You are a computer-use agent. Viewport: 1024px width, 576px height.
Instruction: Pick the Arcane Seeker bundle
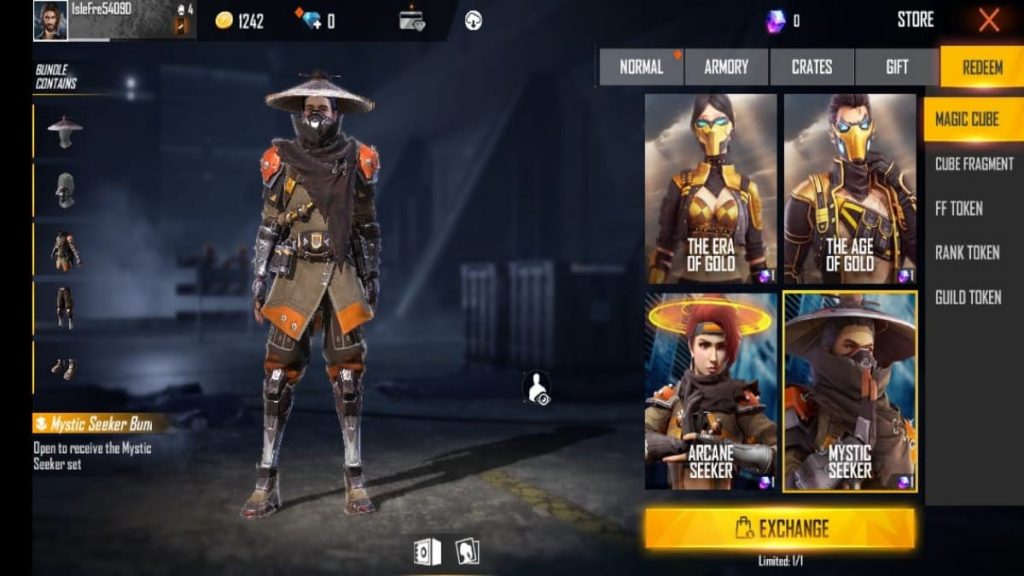[x=711, y=391]
